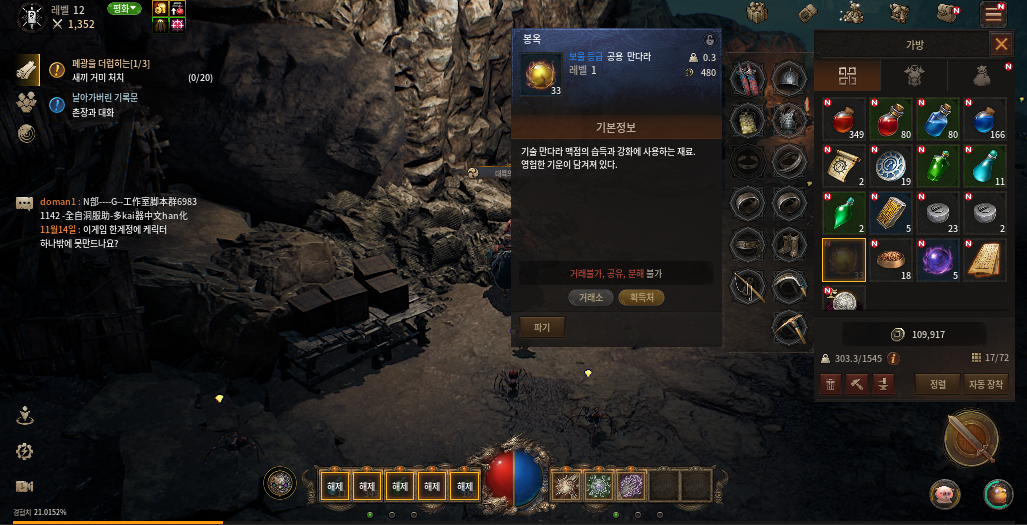
Task: Open the chat speech bubble icon
Action: pos(25,203)
